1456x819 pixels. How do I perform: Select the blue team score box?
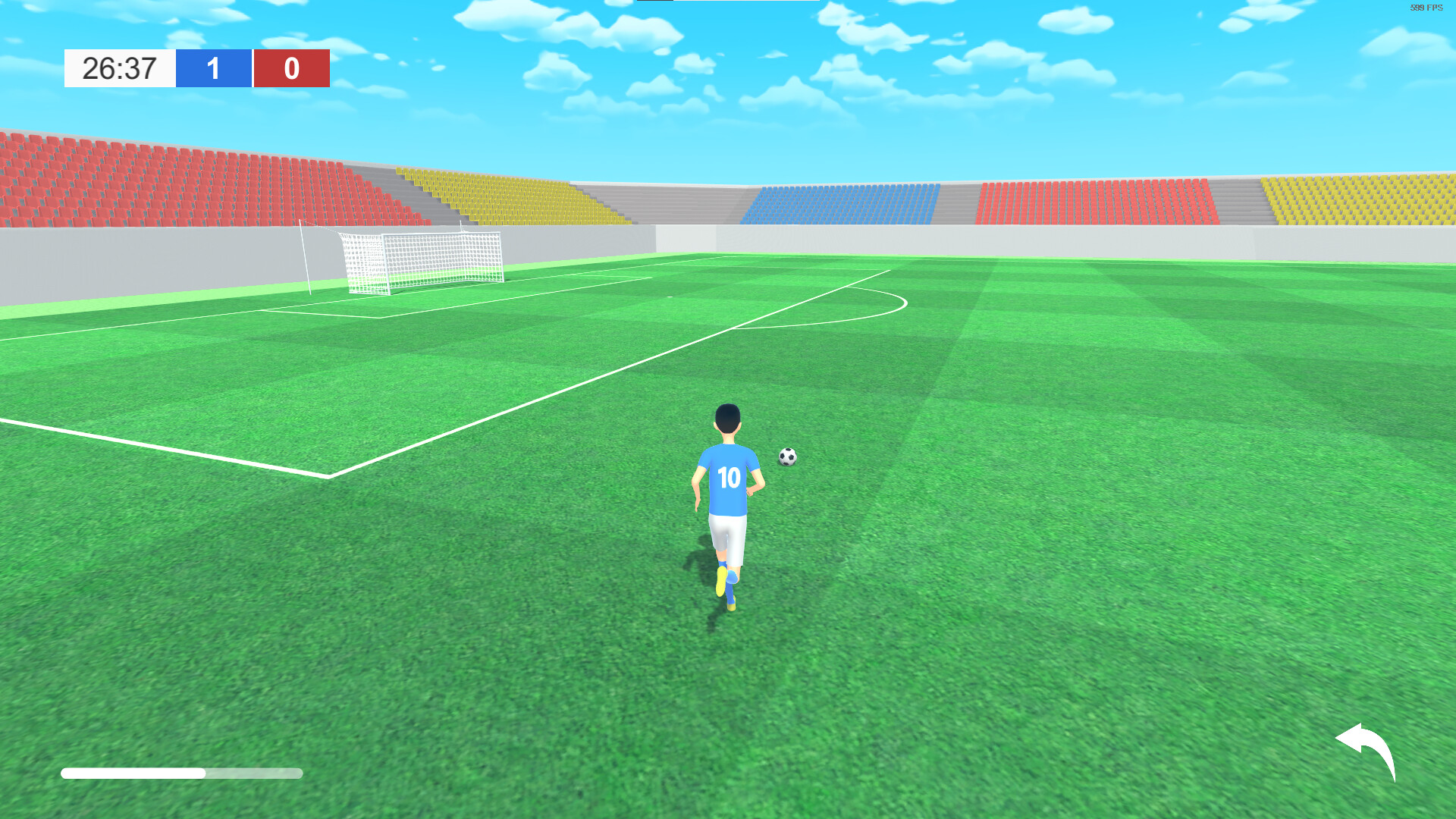(214, 68)
